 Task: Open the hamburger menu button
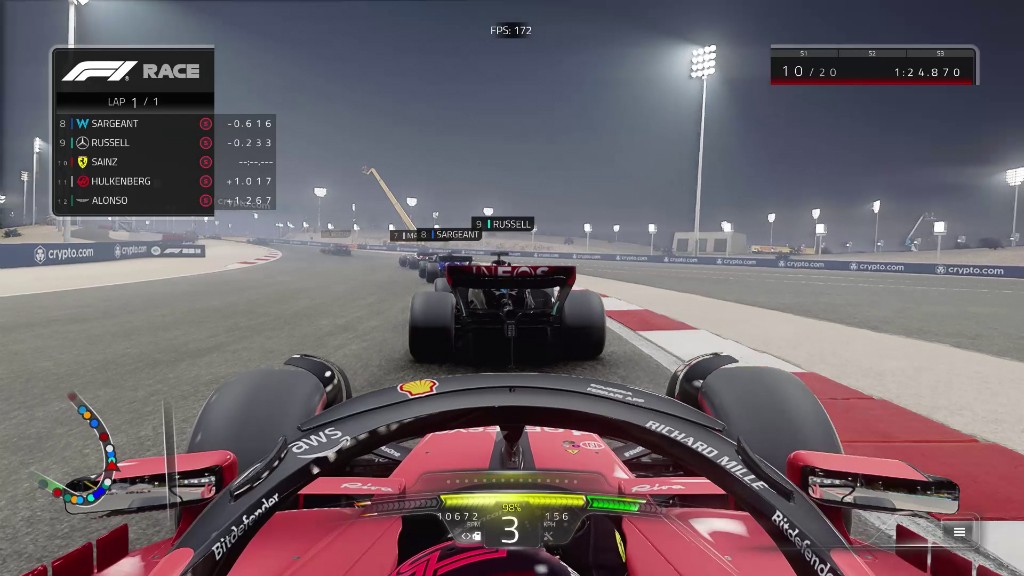tap(959, 532)
